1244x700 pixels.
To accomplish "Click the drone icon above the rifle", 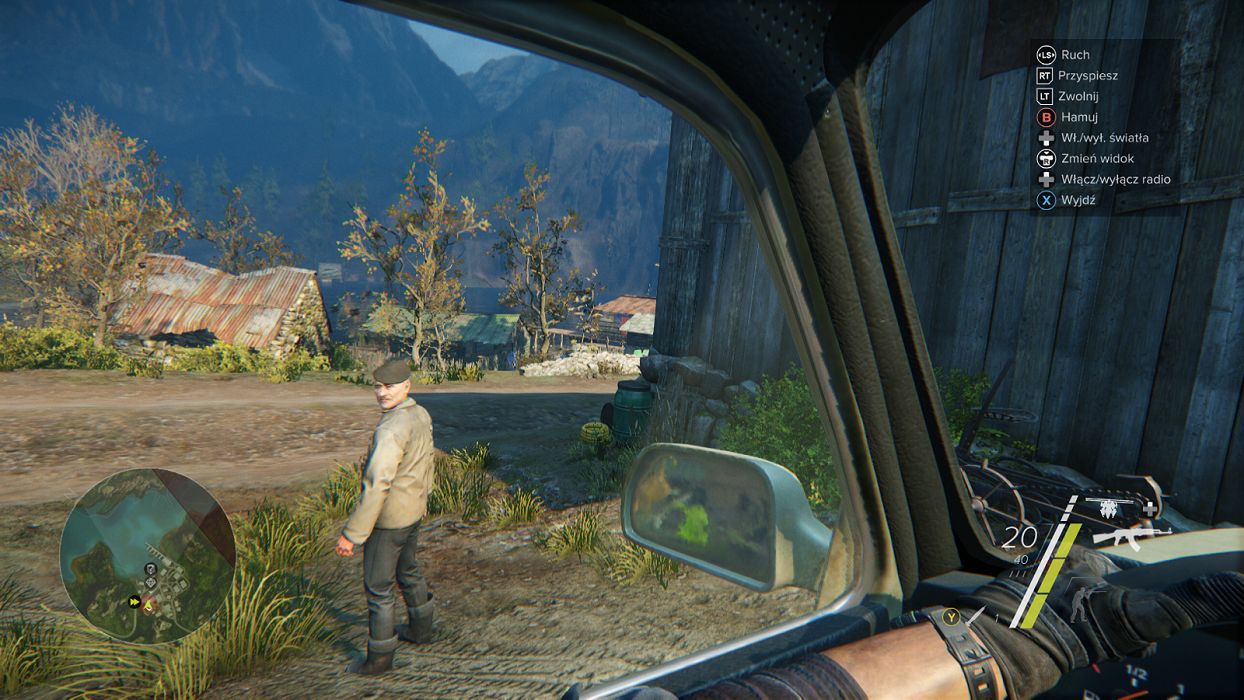I will coord(1108,509).
